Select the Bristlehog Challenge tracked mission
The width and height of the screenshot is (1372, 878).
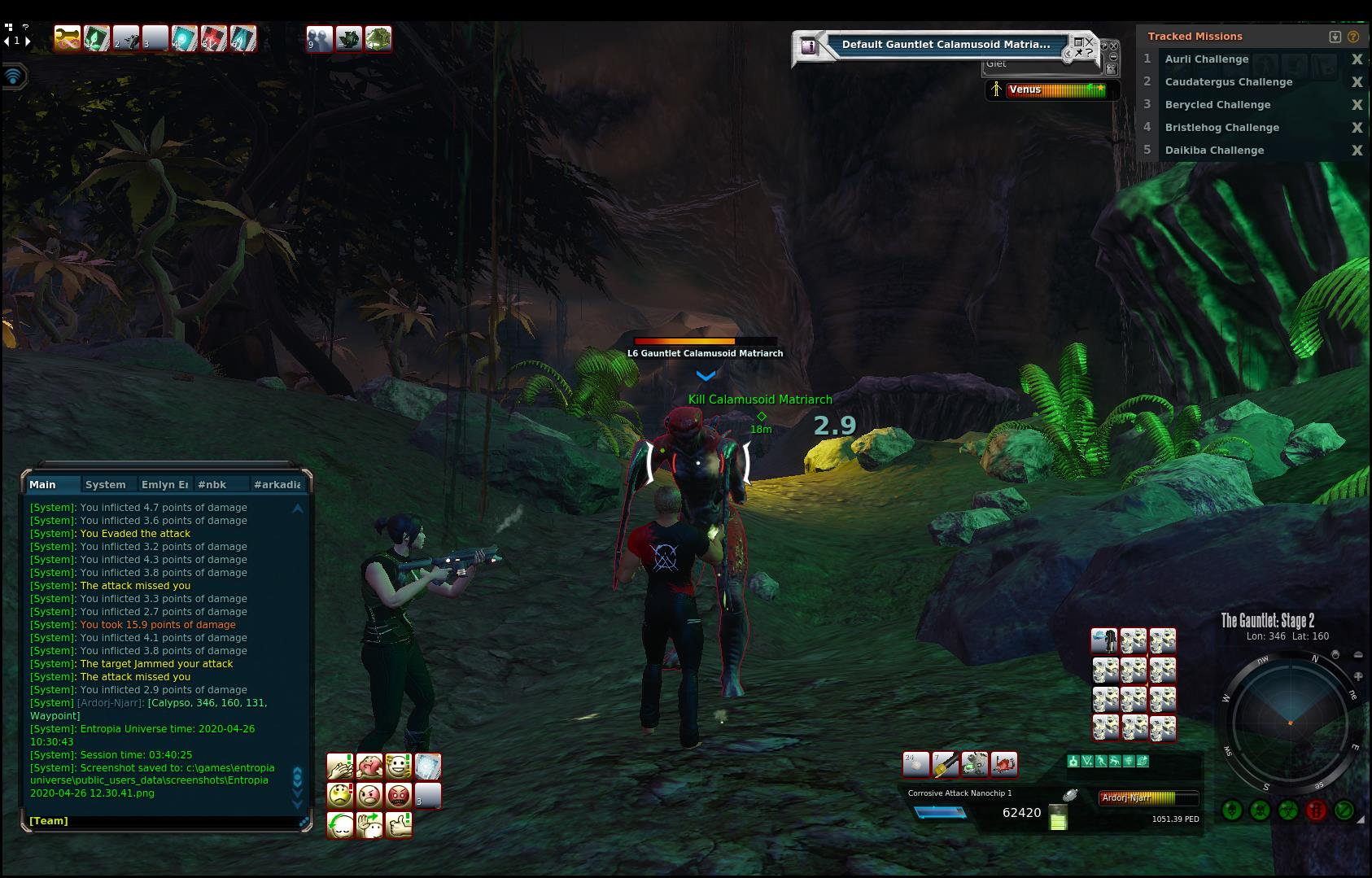(x=1221, y=128)
